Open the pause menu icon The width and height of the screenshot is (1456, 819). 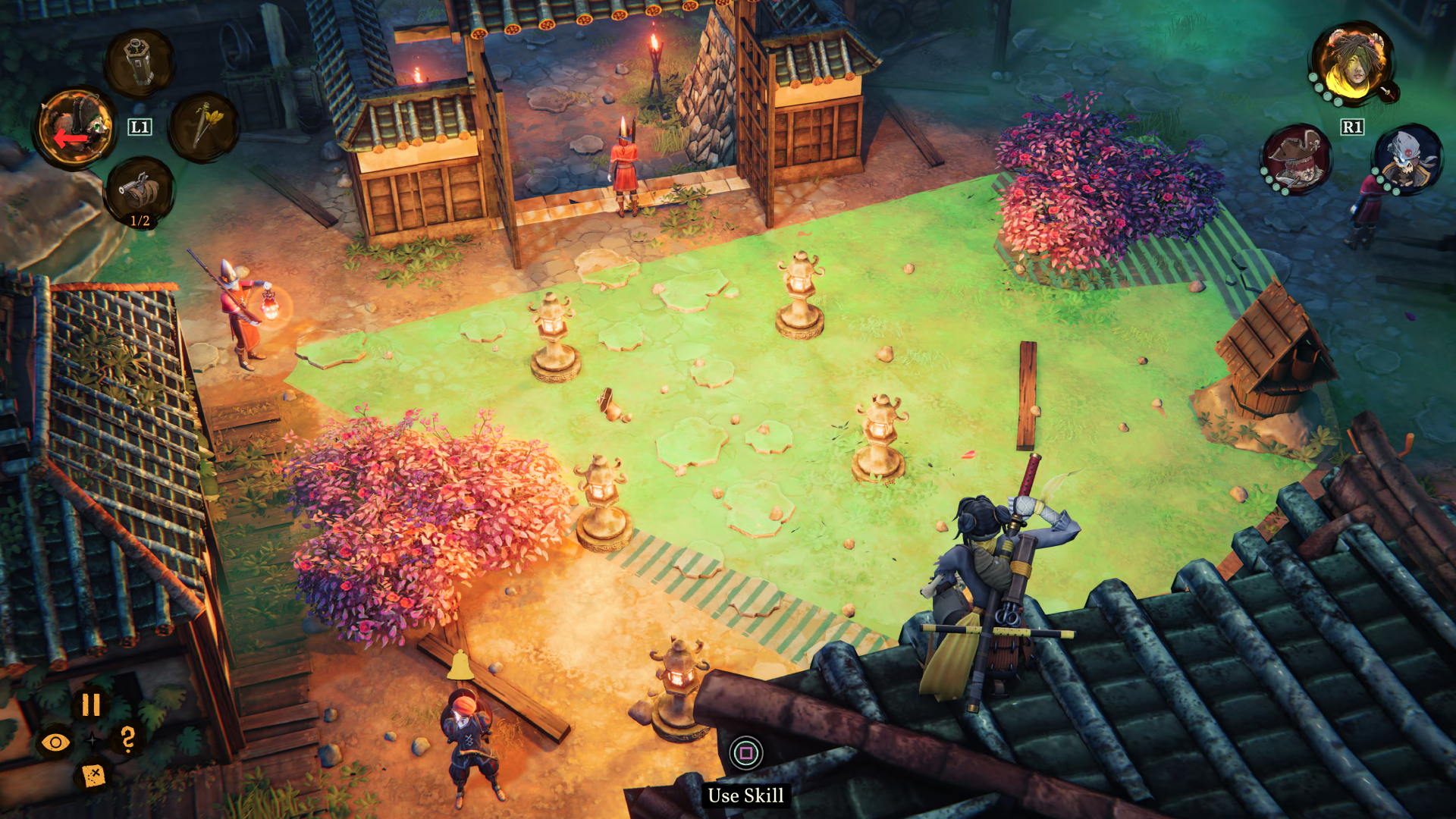[91, 705]
